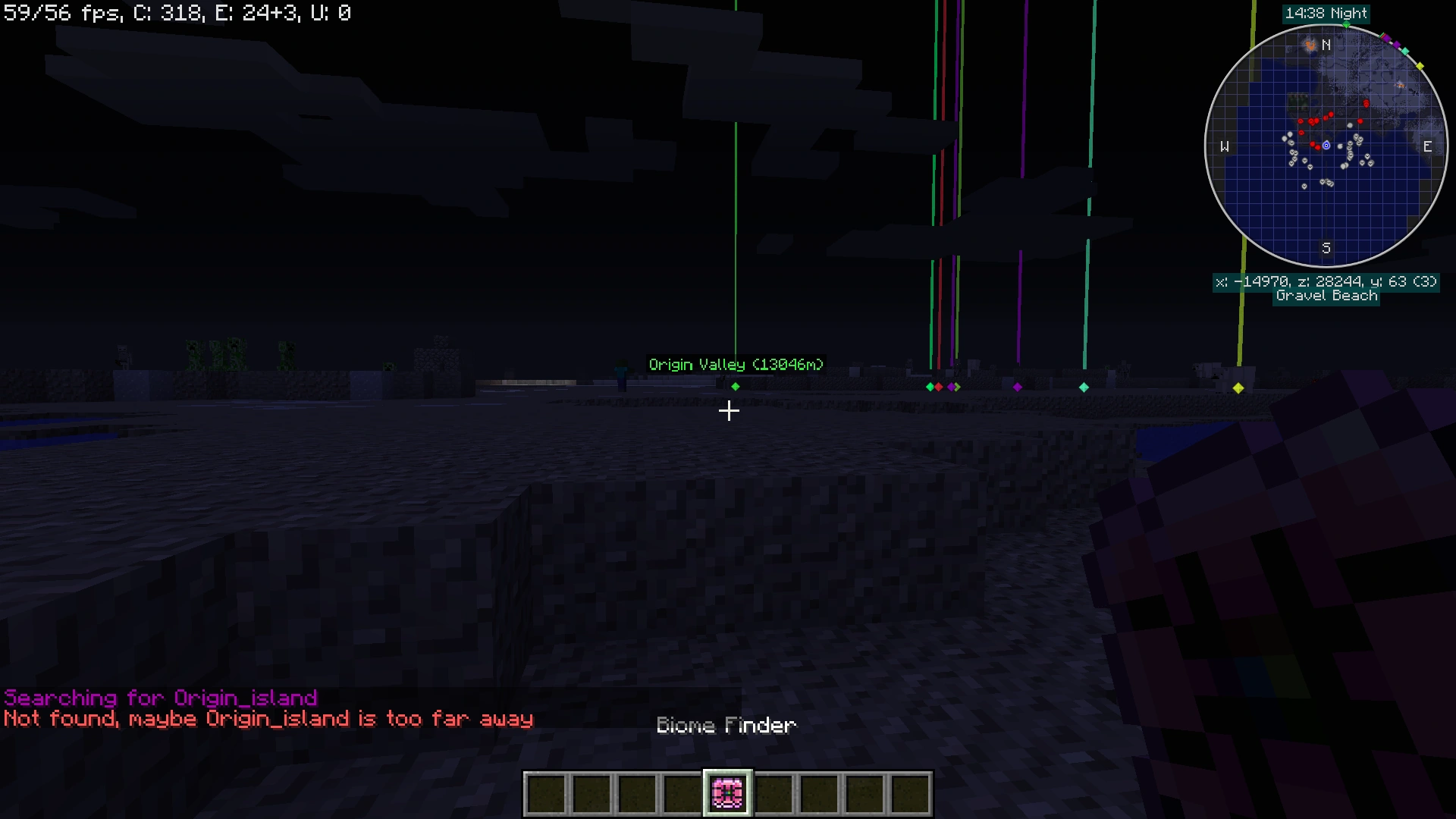
Task: Select the Biome Finder in the hotbar
Action: pyautogui.click(x=727, y=792)
